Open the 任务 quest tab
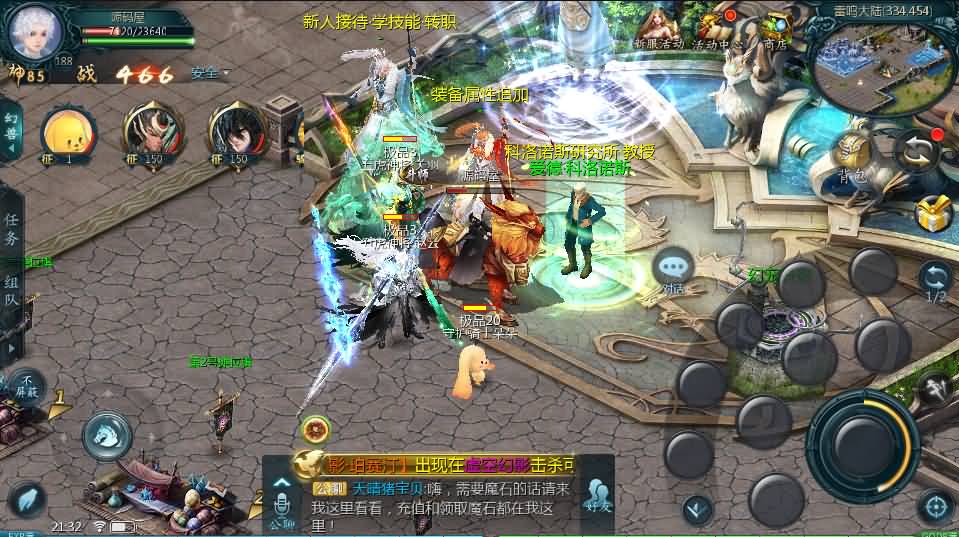This screenshot has width=959, height=537. click(12, 229)
